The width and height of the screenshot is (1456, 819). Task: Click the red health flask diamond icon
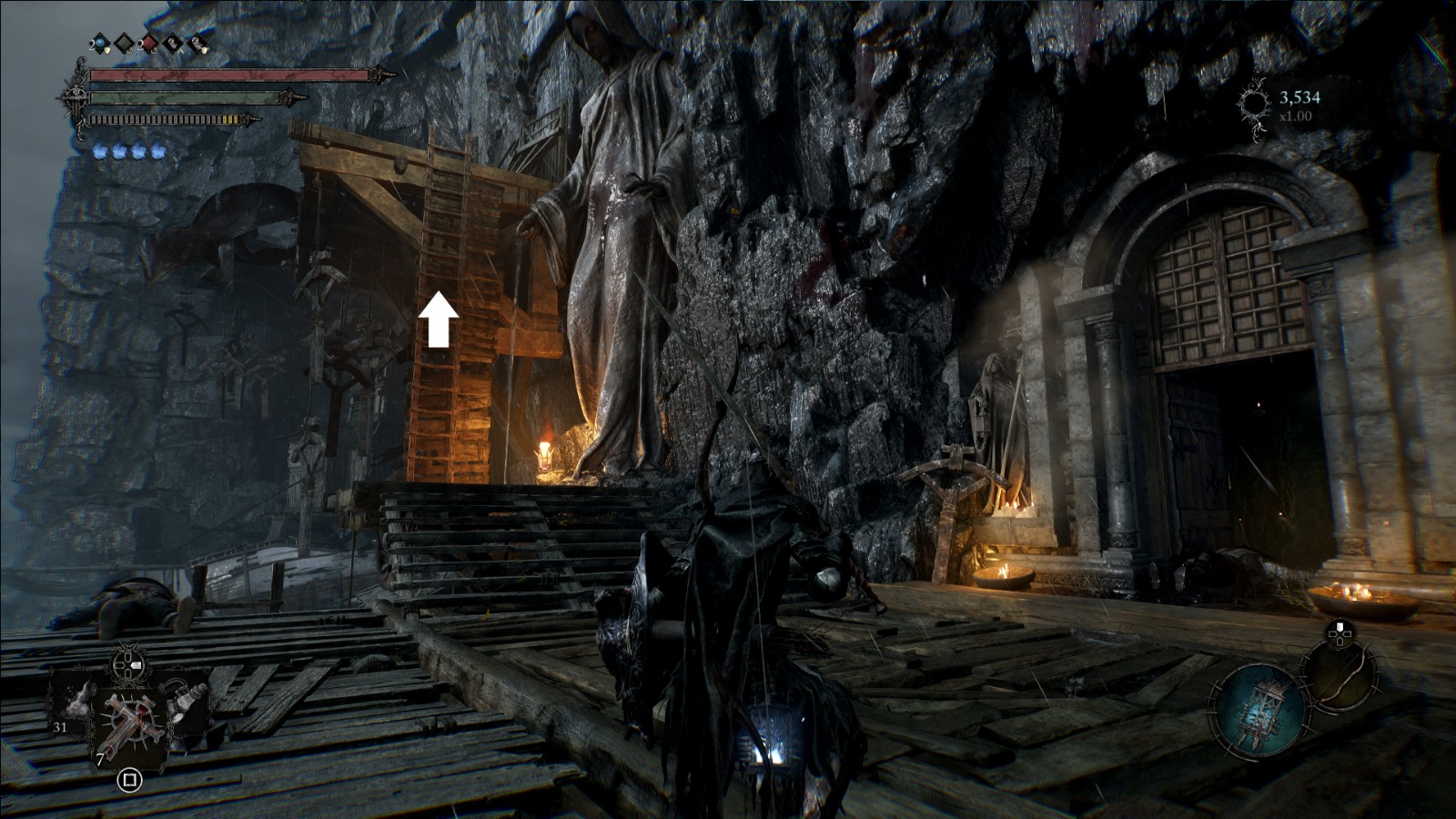pyautogui.click(x=147, y=43)
